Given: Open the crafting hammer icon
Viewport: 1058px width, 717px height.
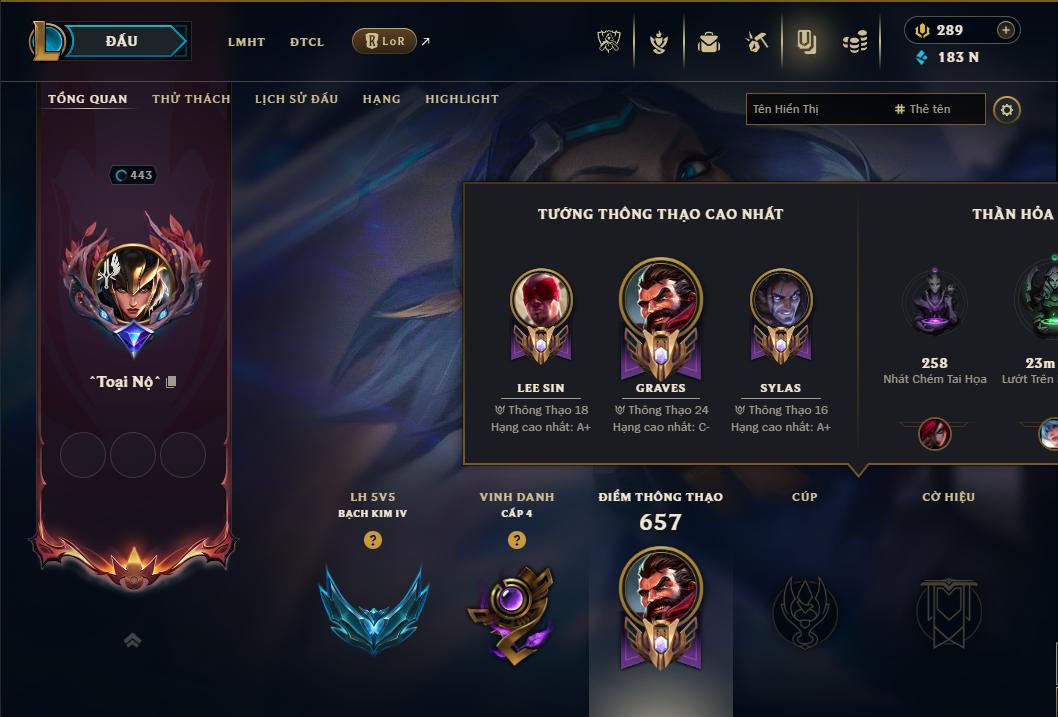Looking at the screenshot, I should tap(757, 42).
